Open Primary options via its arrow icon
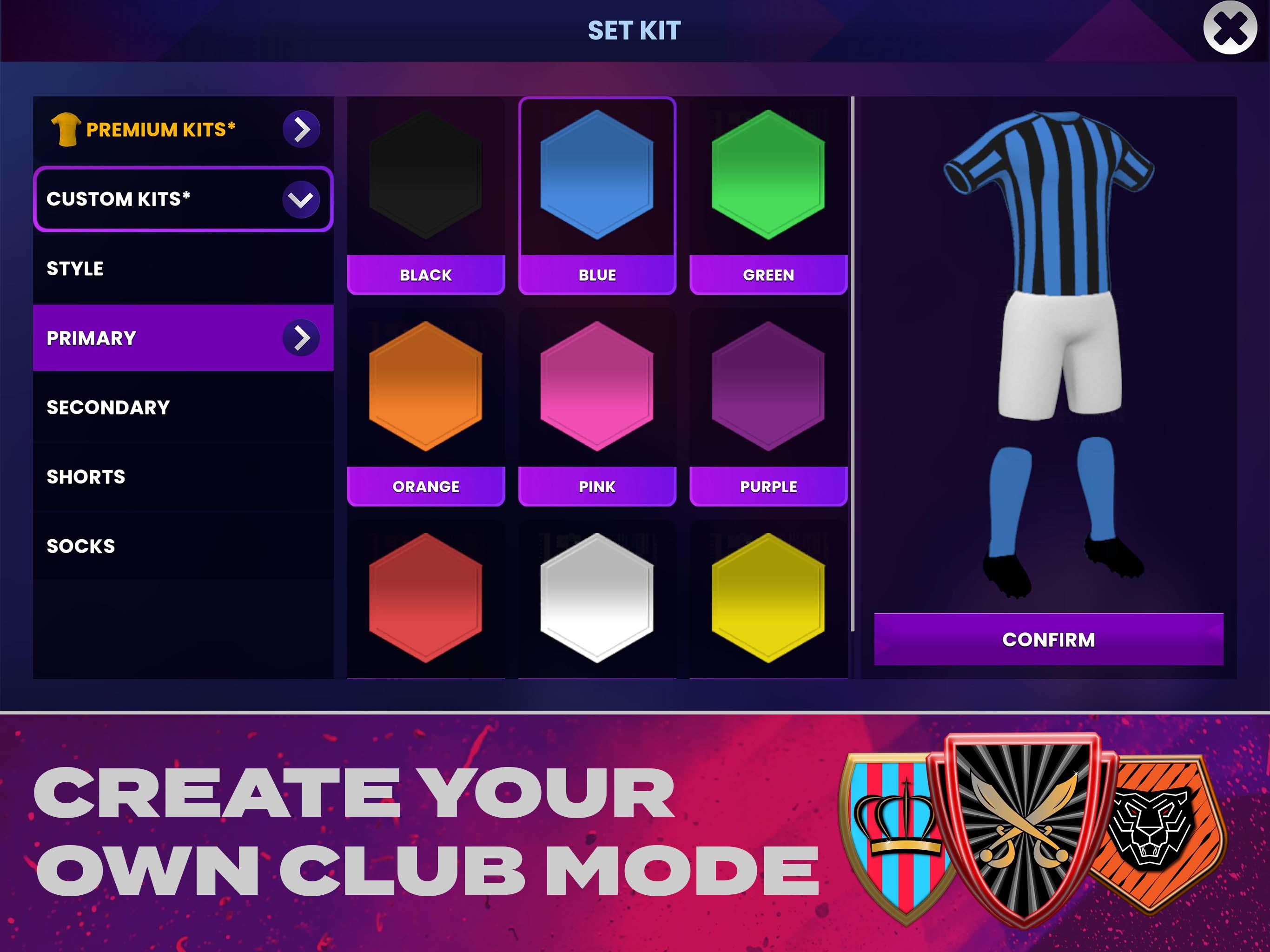Screen dimensions: 1270x952 [300, 339]
